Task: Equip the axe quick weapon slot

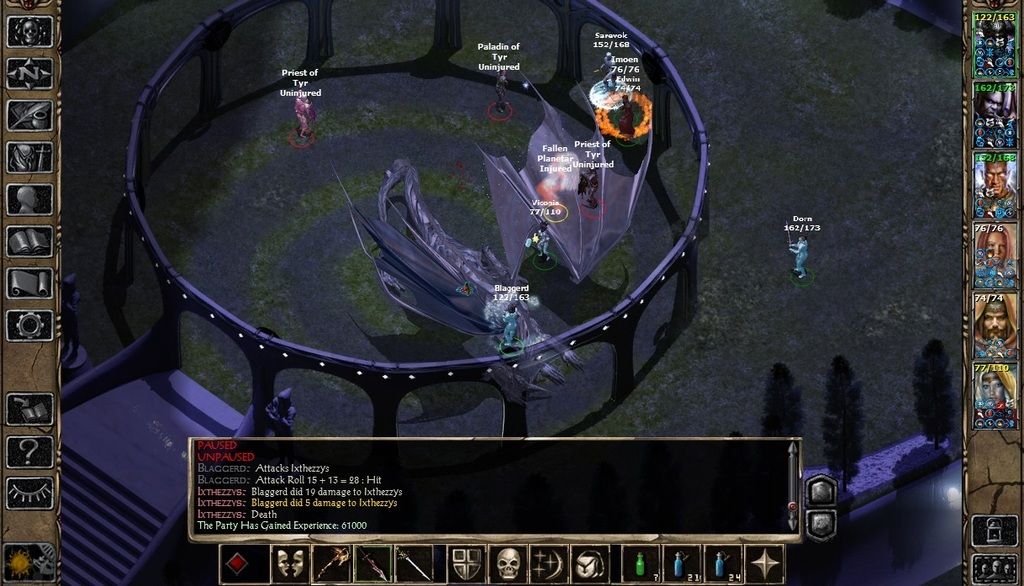Action: [331, 564]
